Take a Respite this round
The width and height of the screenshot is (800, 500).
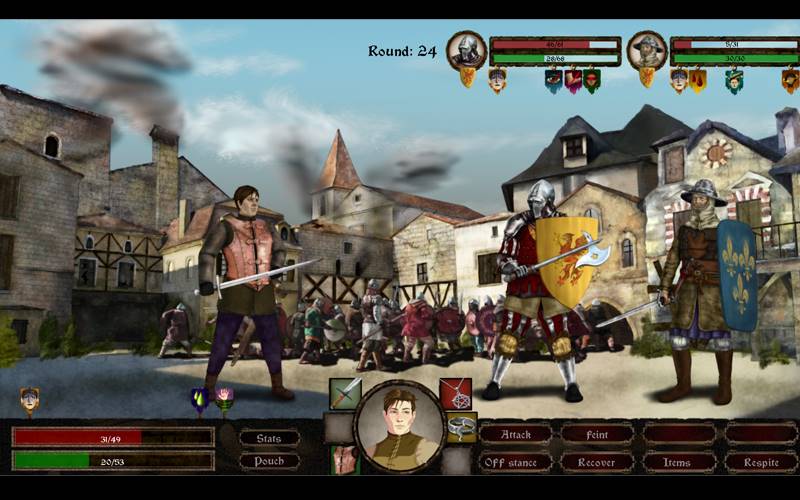pyautogui.click(x=761, y=462)
